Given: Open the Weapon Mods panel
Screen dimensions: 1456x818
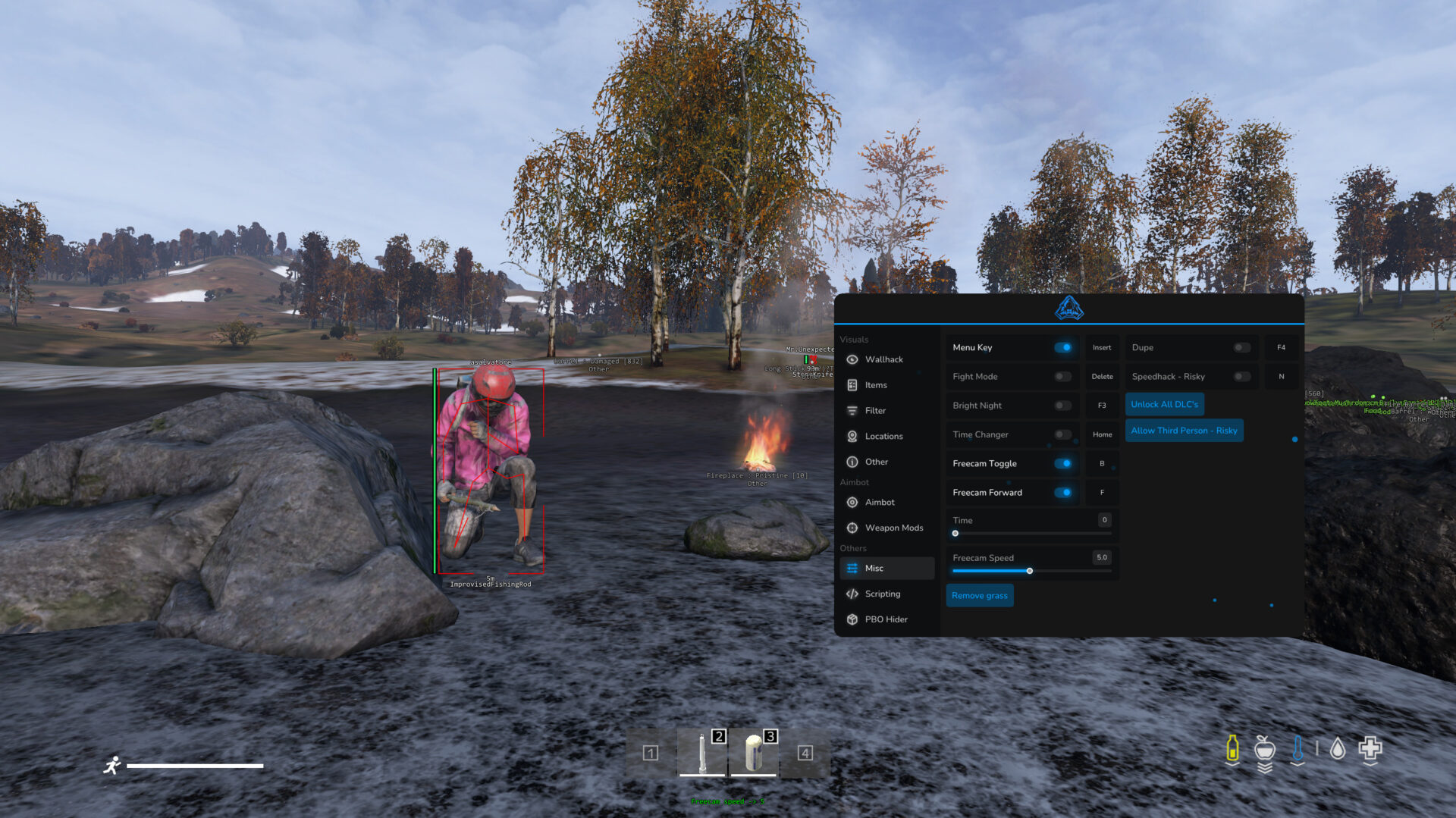Looking at the screenshot, I should point(893,528).
